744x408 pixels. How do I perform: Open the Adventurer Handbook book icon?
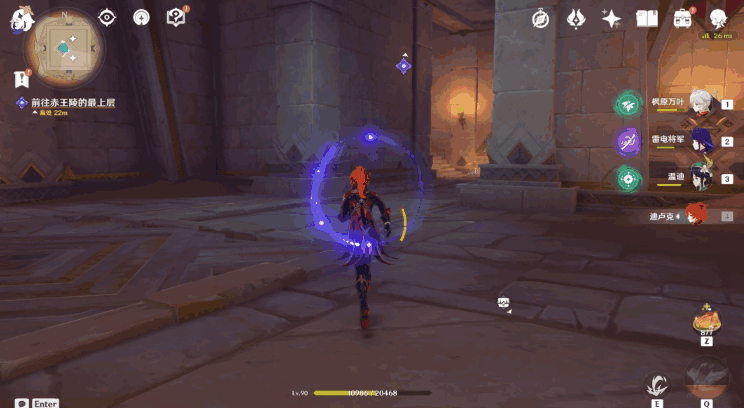pos(647,19)
